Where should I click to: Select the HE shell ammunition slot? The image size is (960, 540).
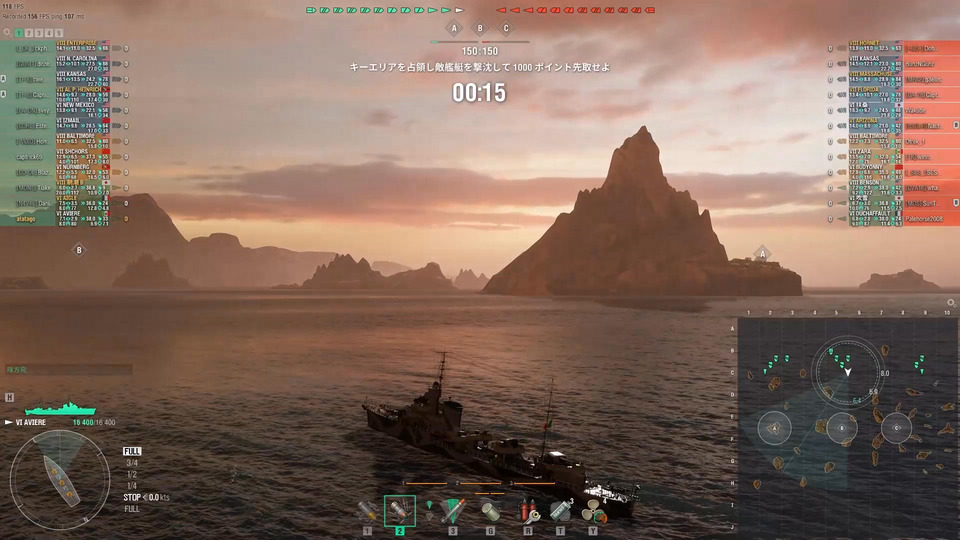click(x=368, y=511)
